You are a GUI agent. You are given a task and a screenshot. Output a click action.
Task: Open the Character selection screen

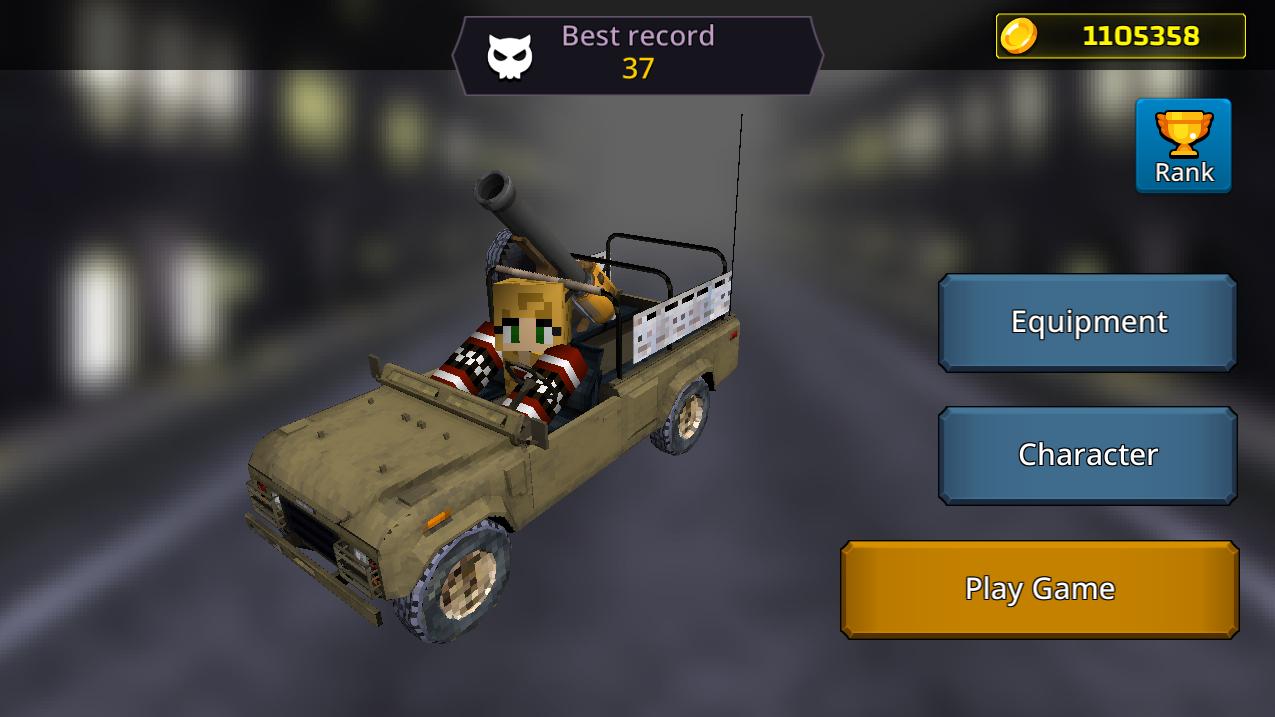tap(1088, 455)
